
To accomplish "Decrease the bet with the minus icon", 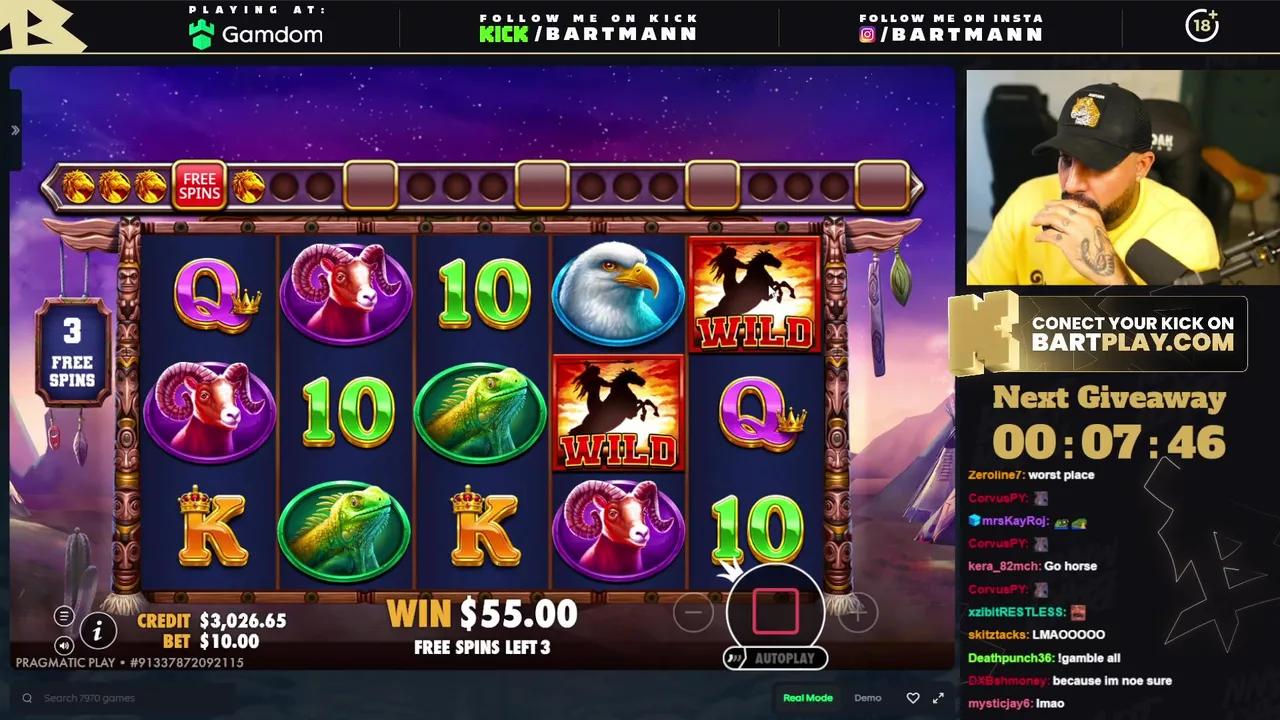I will [694, 611].
